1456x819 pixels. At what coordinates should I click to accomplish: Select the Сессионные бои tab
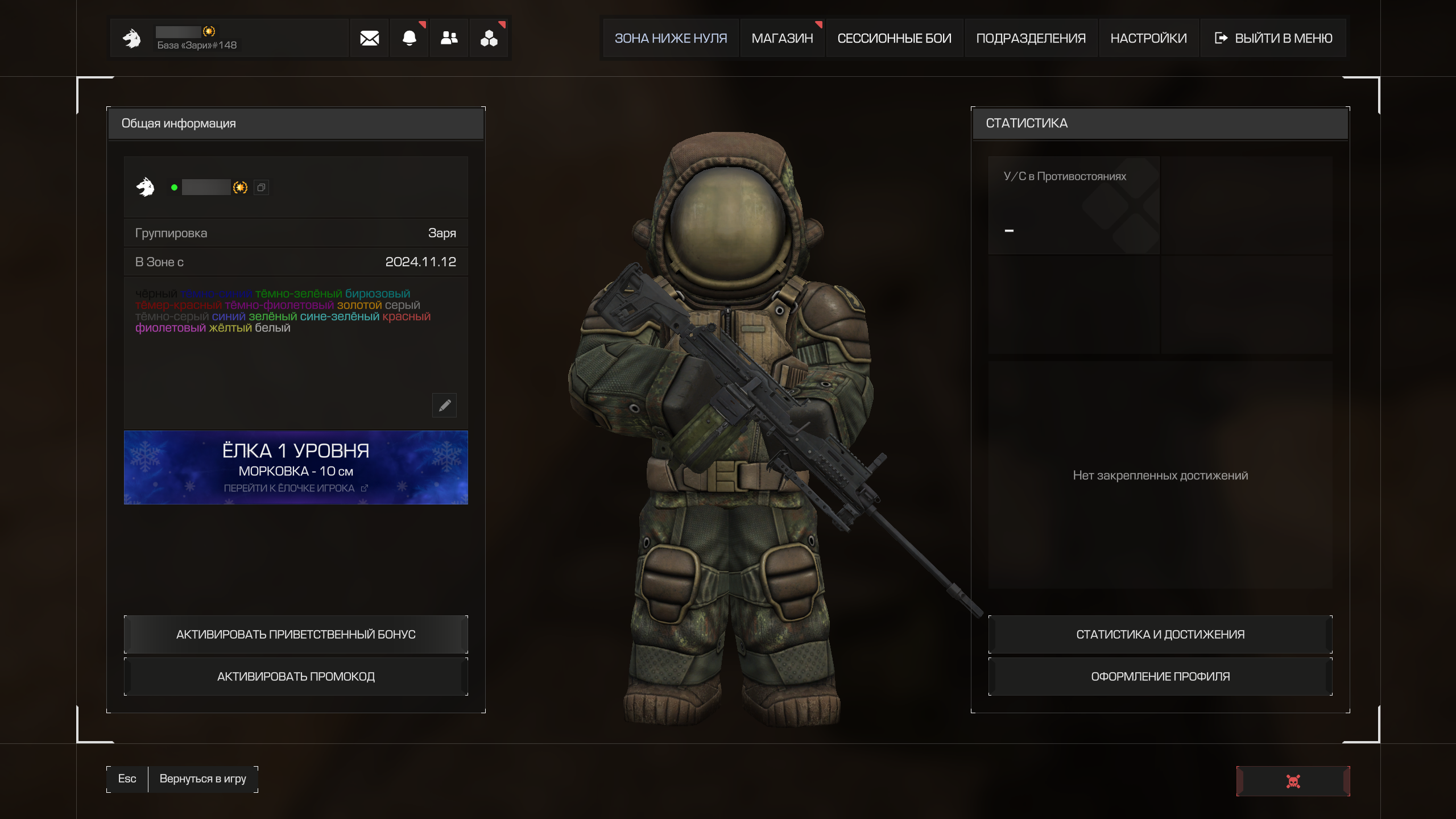(x=894, y=38)
